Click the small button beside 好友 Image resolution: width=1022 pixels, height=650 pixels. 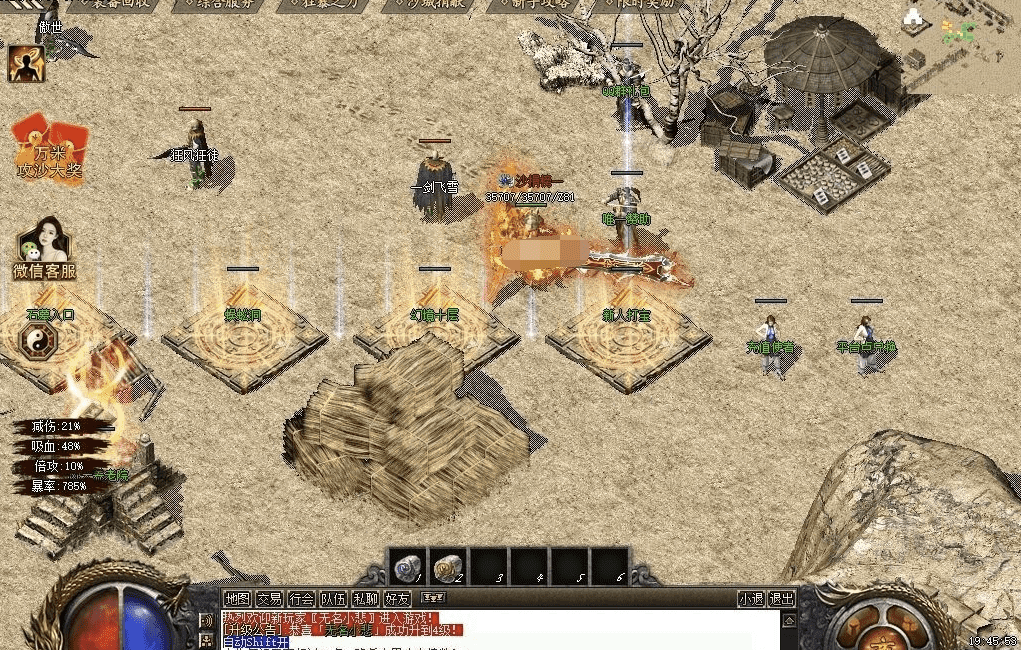[433, 598]
